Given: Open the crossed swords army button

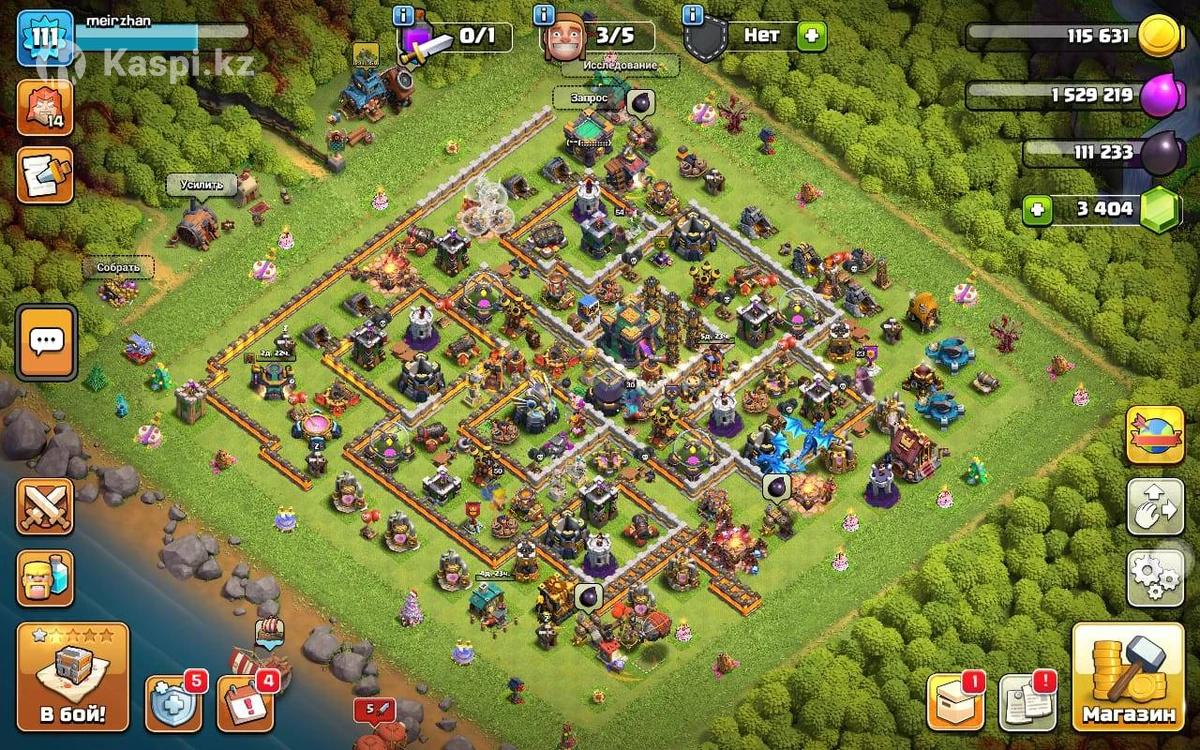Looking at the screenshot, I should click(45, 507).
